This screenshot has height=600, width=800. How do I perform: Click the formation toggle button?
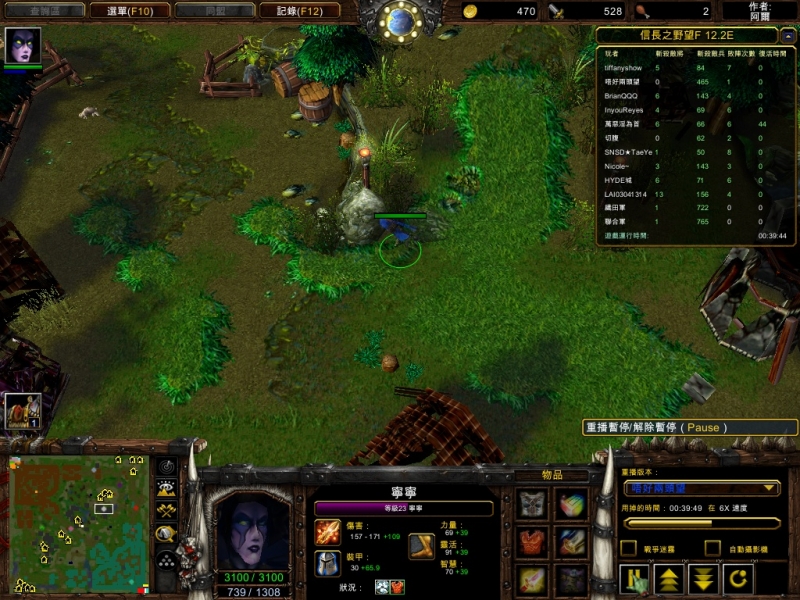[166, 559]
